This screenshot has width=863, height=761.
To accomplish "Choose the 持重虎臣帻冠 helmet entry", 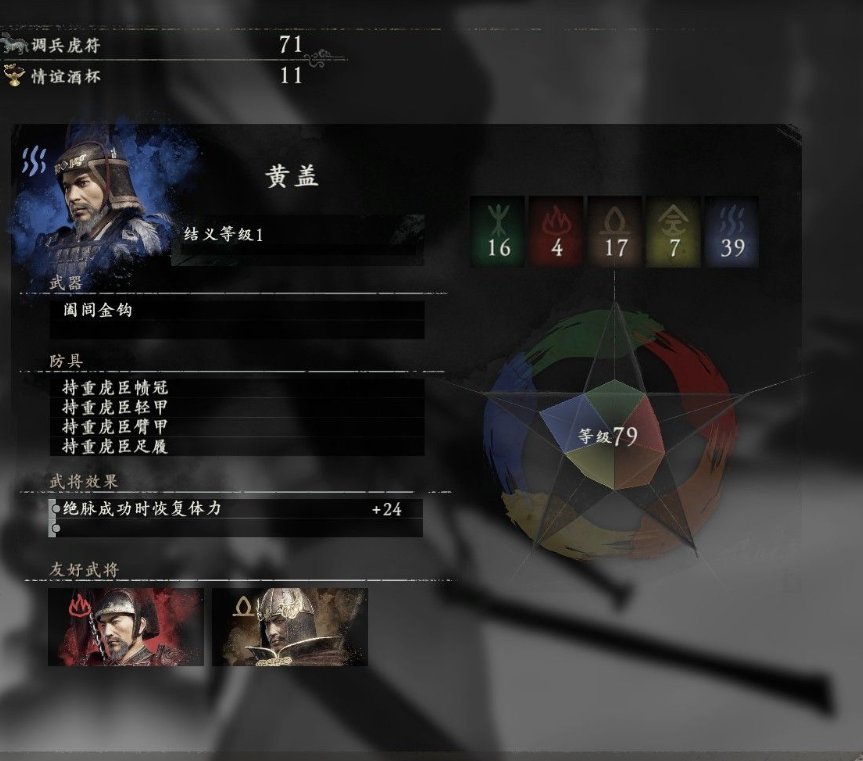I will pyautogui.click(x=238, y=388).
